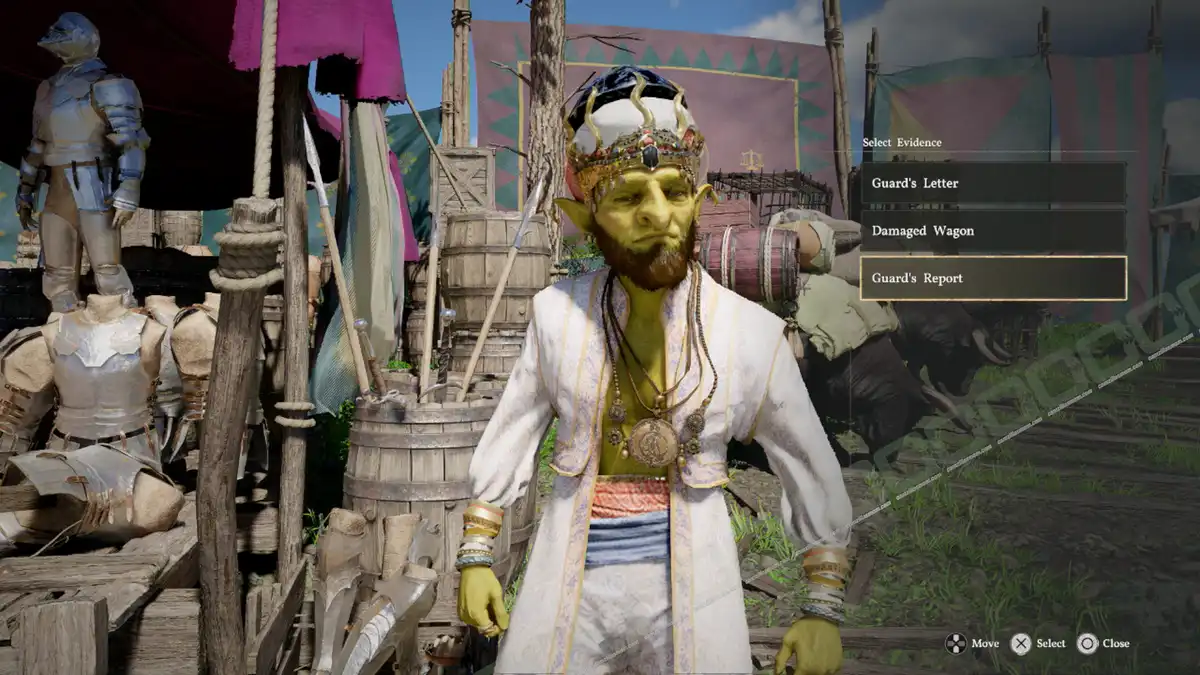Select the Guard's Letter evidence
This screenshot has width=1200, height=675.
click(x=992, y=184)
